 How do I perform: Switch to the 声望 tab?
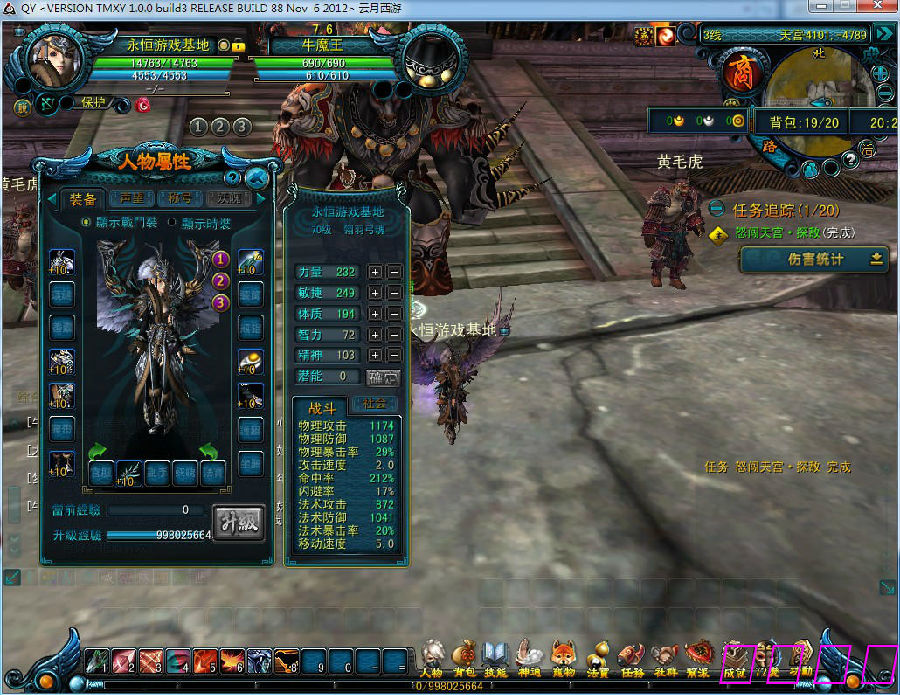tap(132, 198)
